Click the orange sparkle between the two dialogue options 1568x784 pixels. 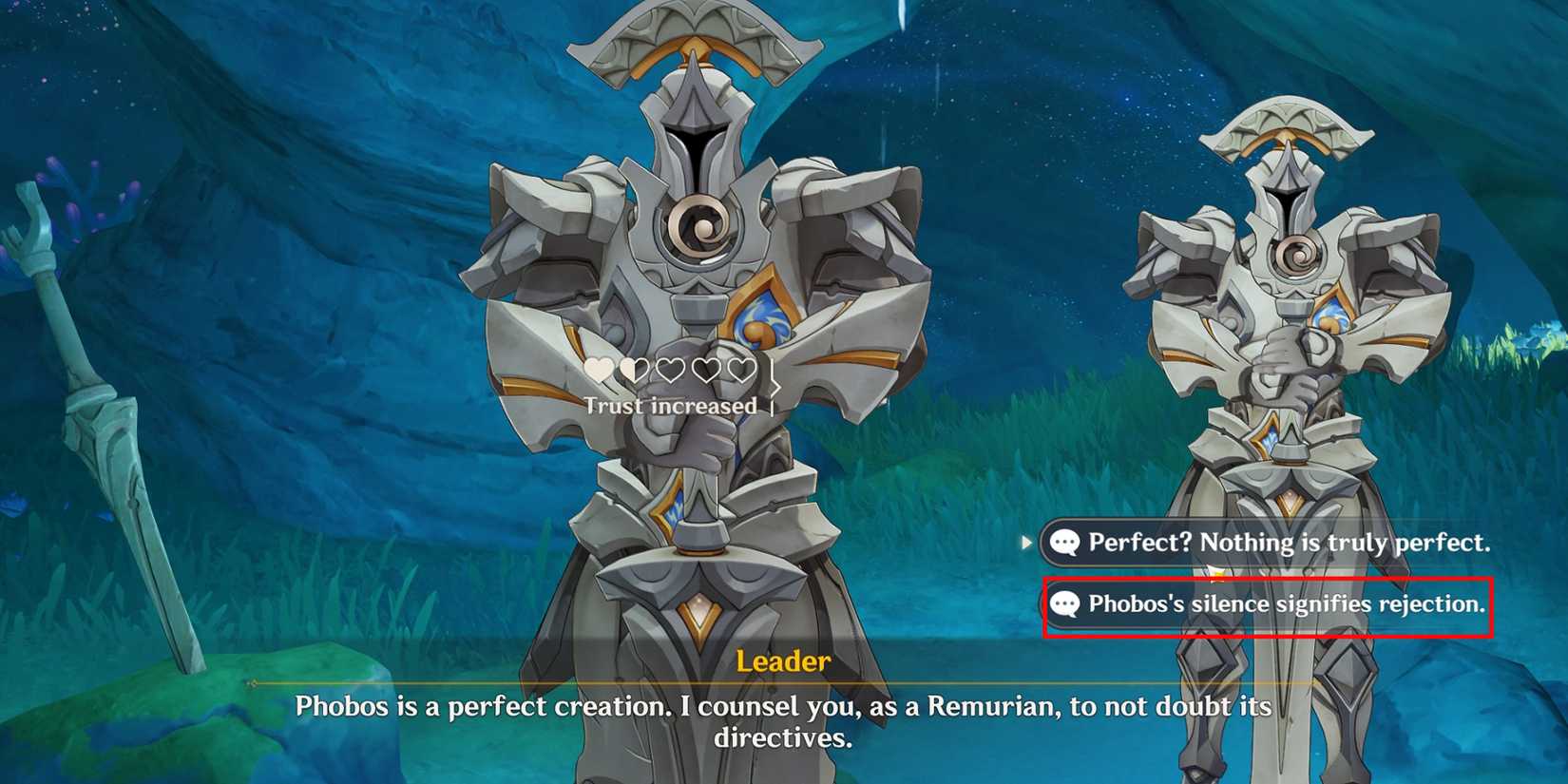point(1215,572)
